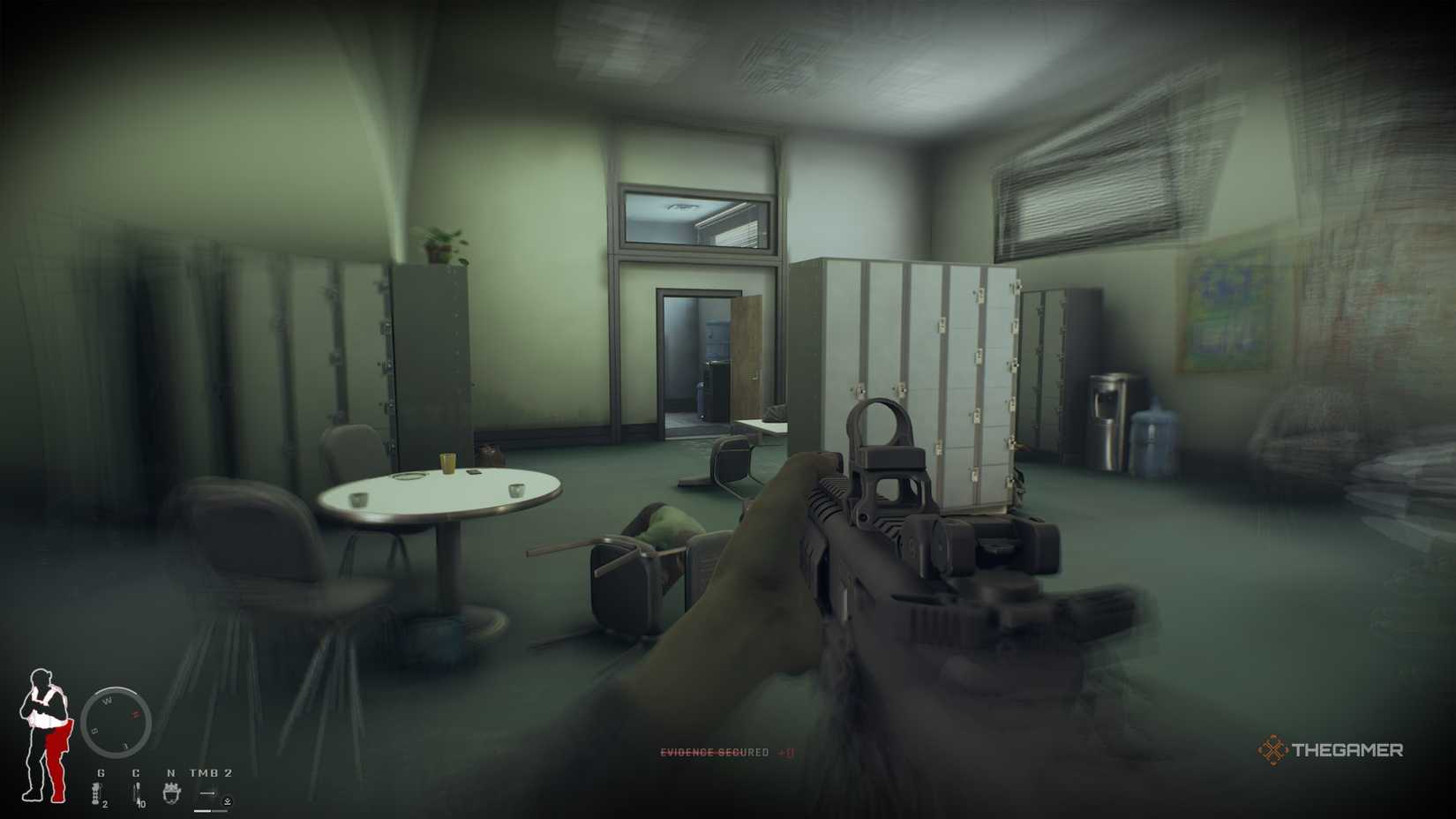Click the TheGamer diamond logo icon

(x=1273, y=750)
